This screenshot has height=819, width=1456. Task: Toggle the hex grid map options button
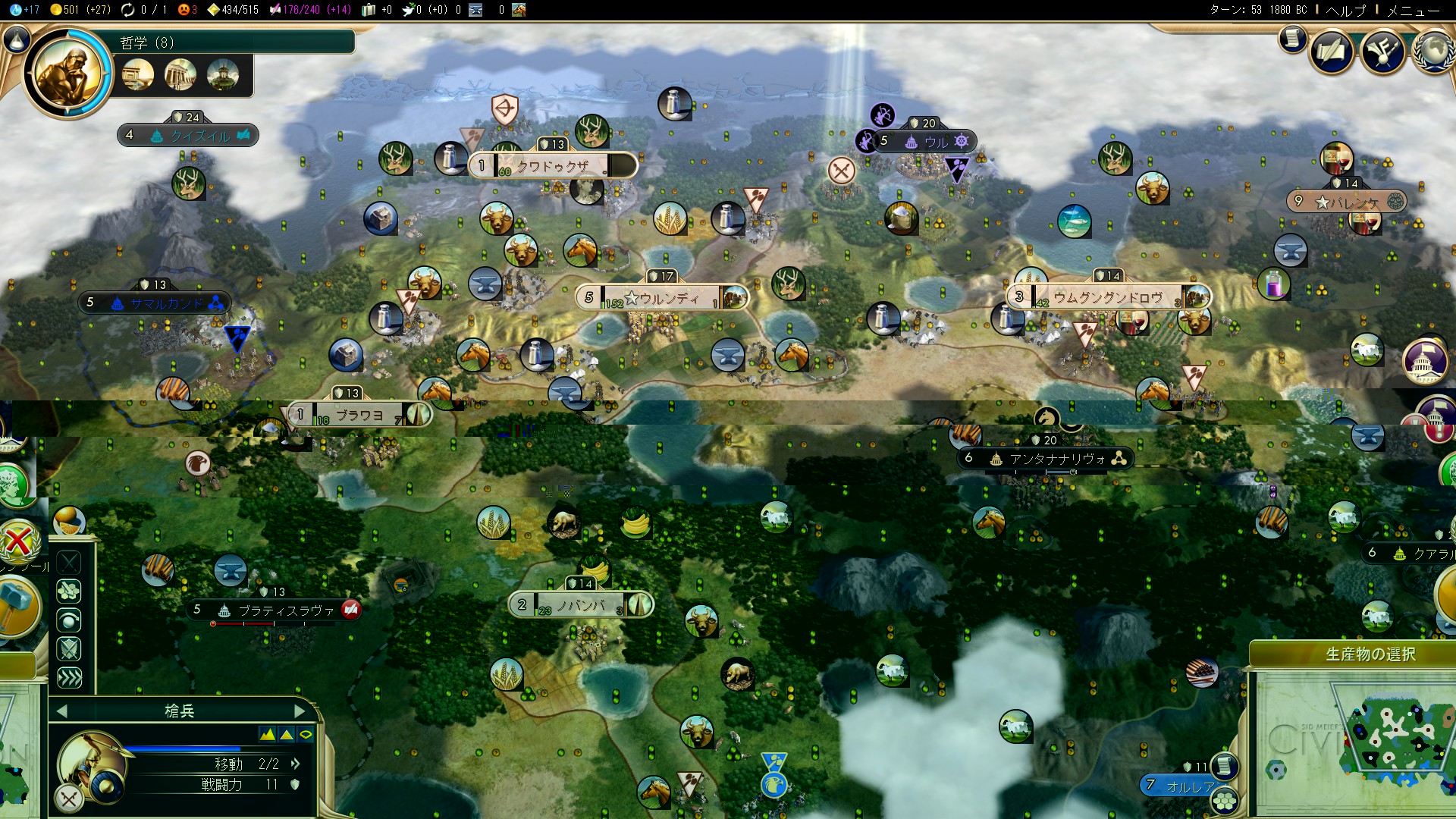click(1276, 771)
